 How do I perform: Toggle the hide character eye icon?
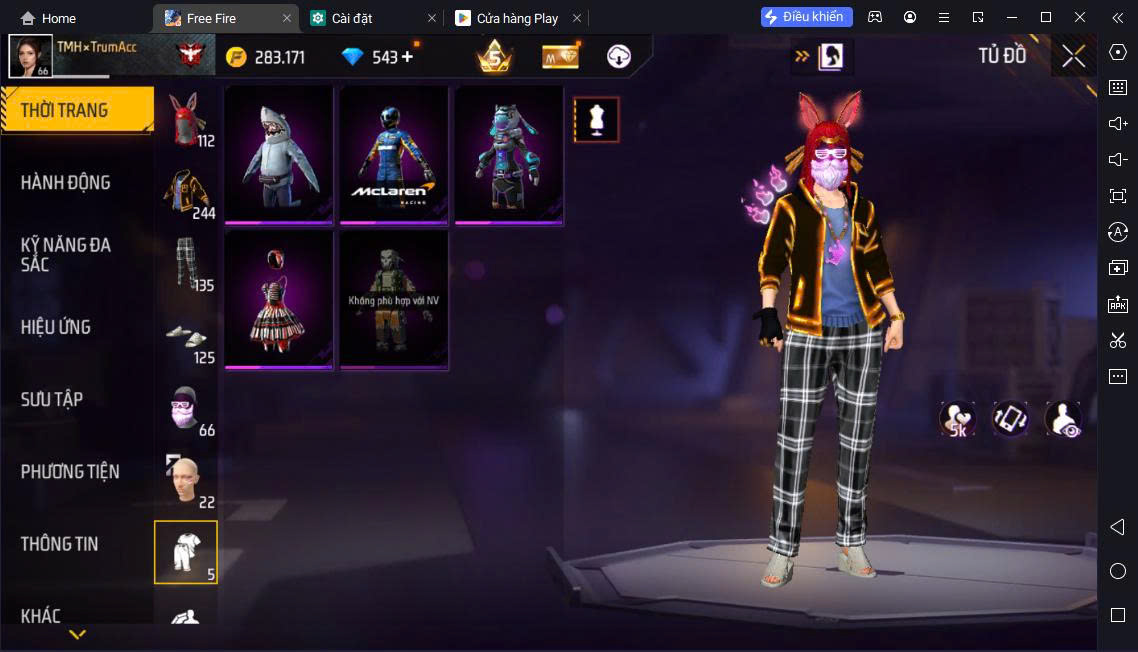point(1063,419)
